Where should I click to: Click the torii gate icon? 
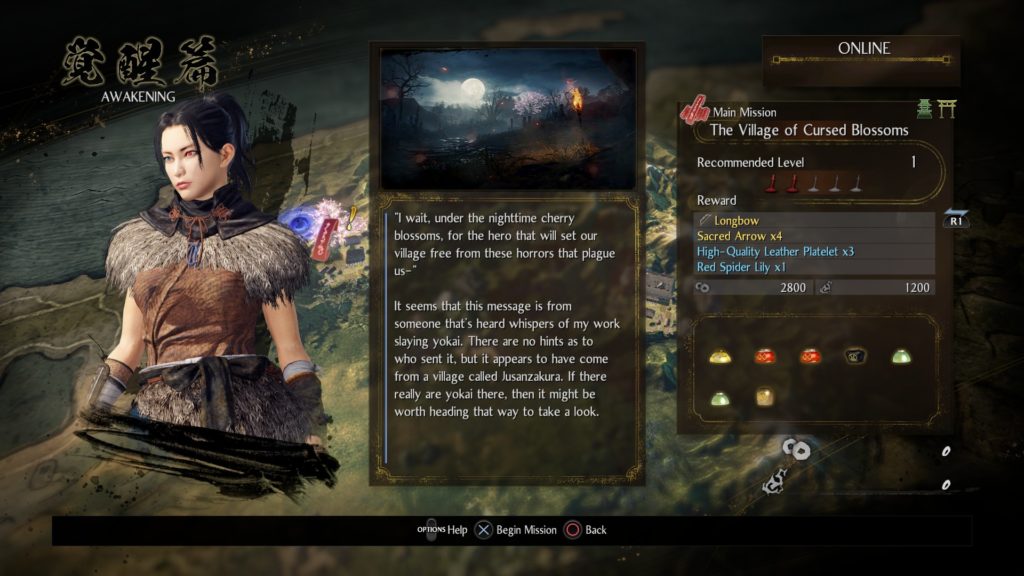(946, 110)
